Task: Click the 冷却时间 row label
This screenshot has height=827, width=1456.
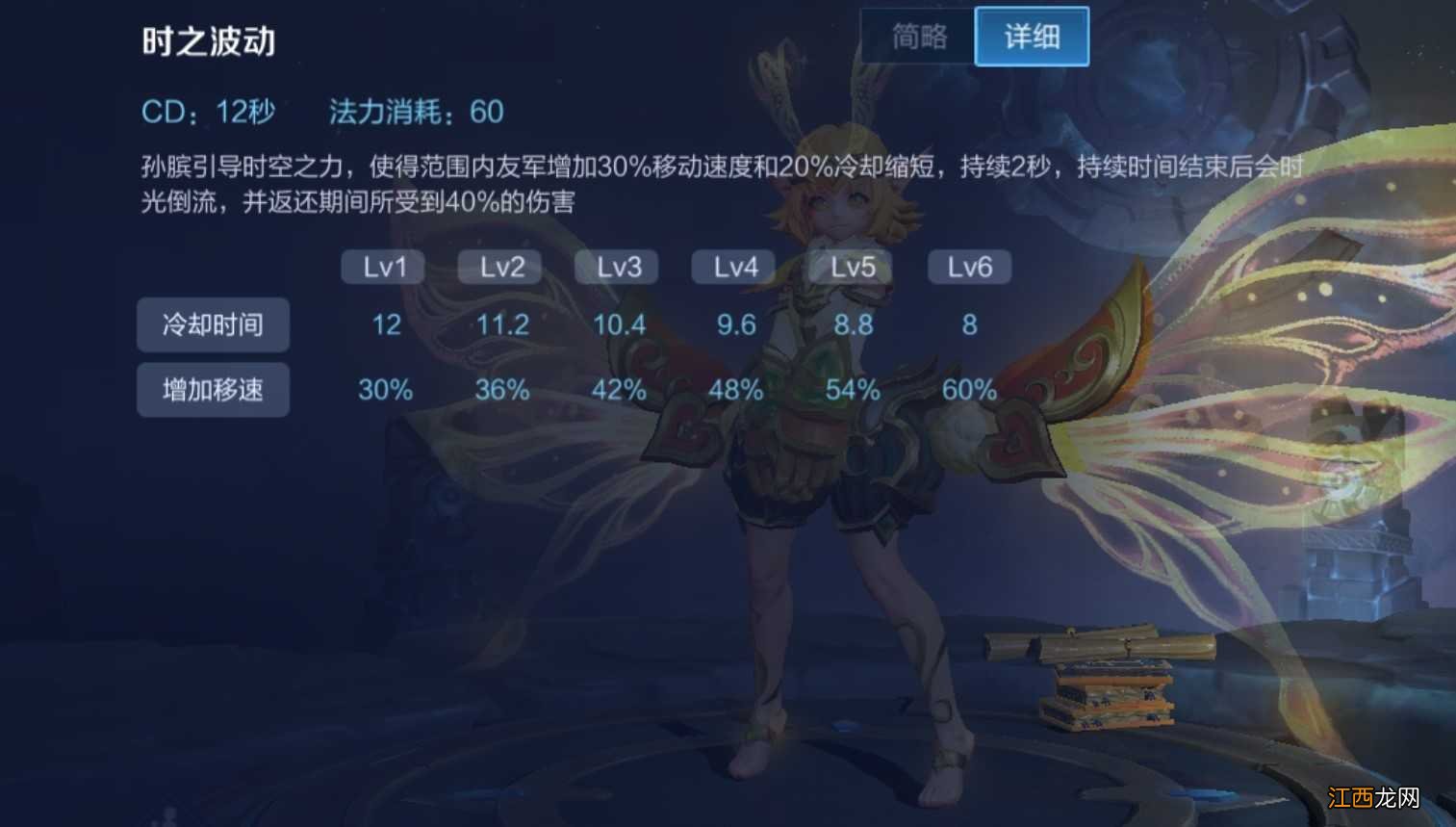Action: coord(213,324)
